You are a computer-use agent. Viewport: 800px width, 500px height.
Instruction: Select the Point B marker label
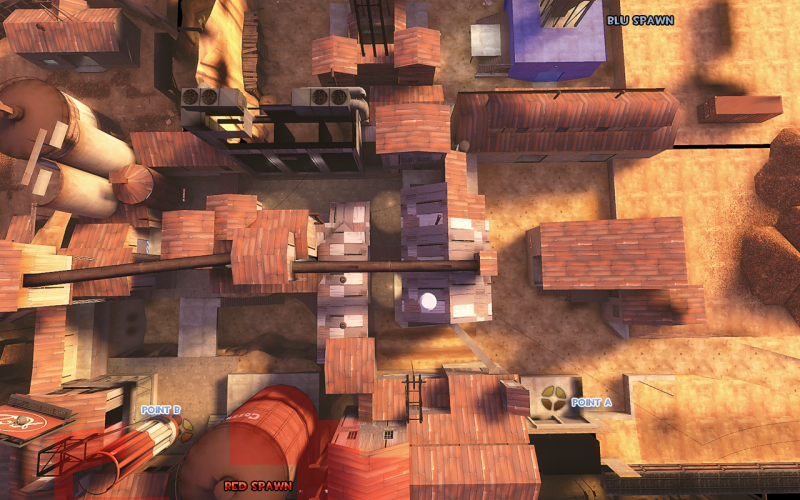tap(161, 410)
